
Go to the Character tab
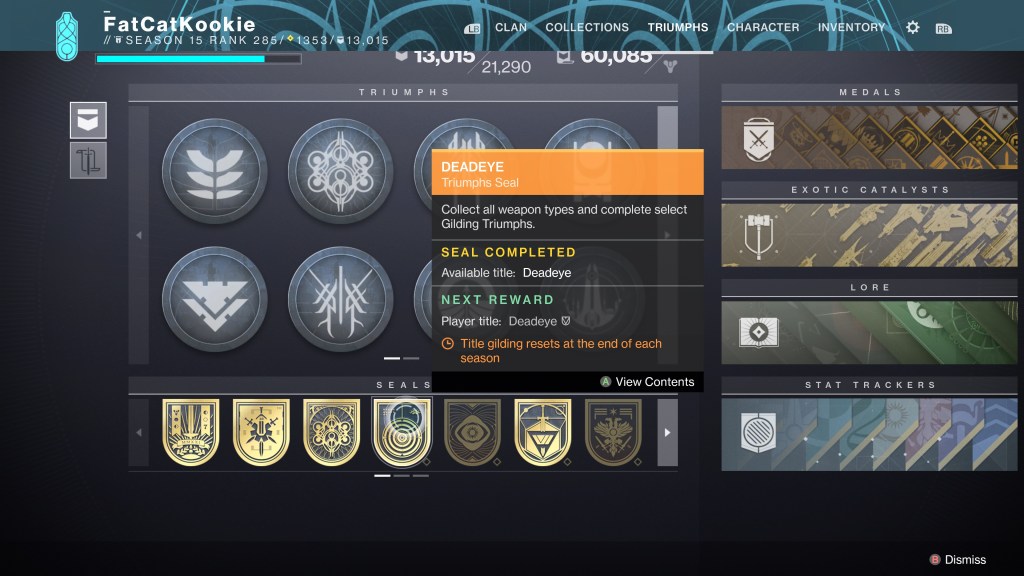coord(763,28)
